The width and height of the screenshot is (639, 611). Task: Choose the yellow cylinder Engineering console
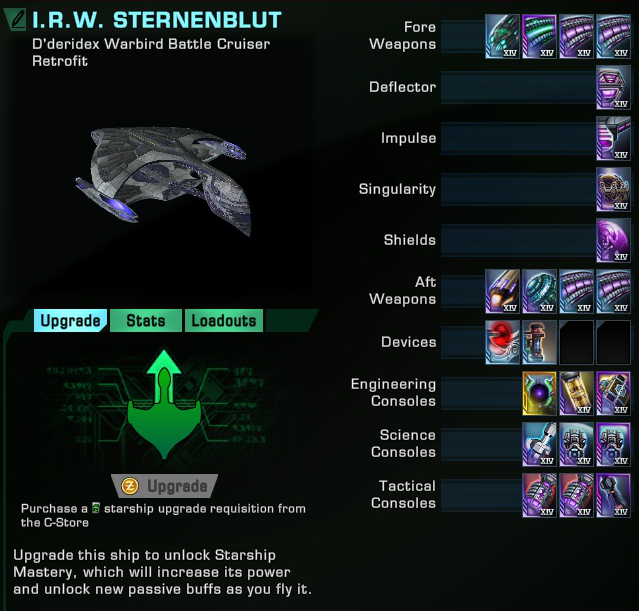[x=576, y=393]
